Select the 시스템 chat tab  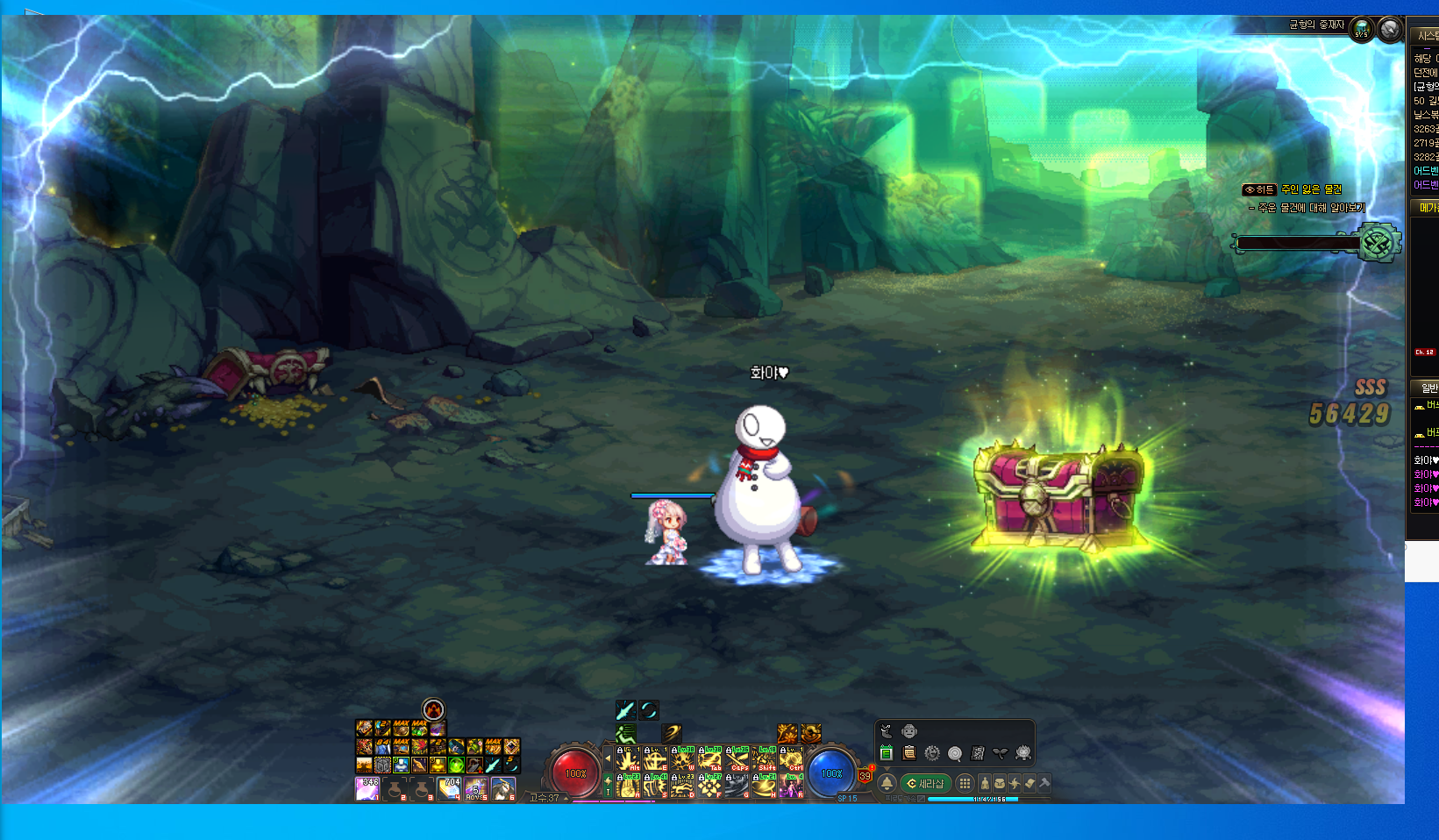[x=1427, y=36]
